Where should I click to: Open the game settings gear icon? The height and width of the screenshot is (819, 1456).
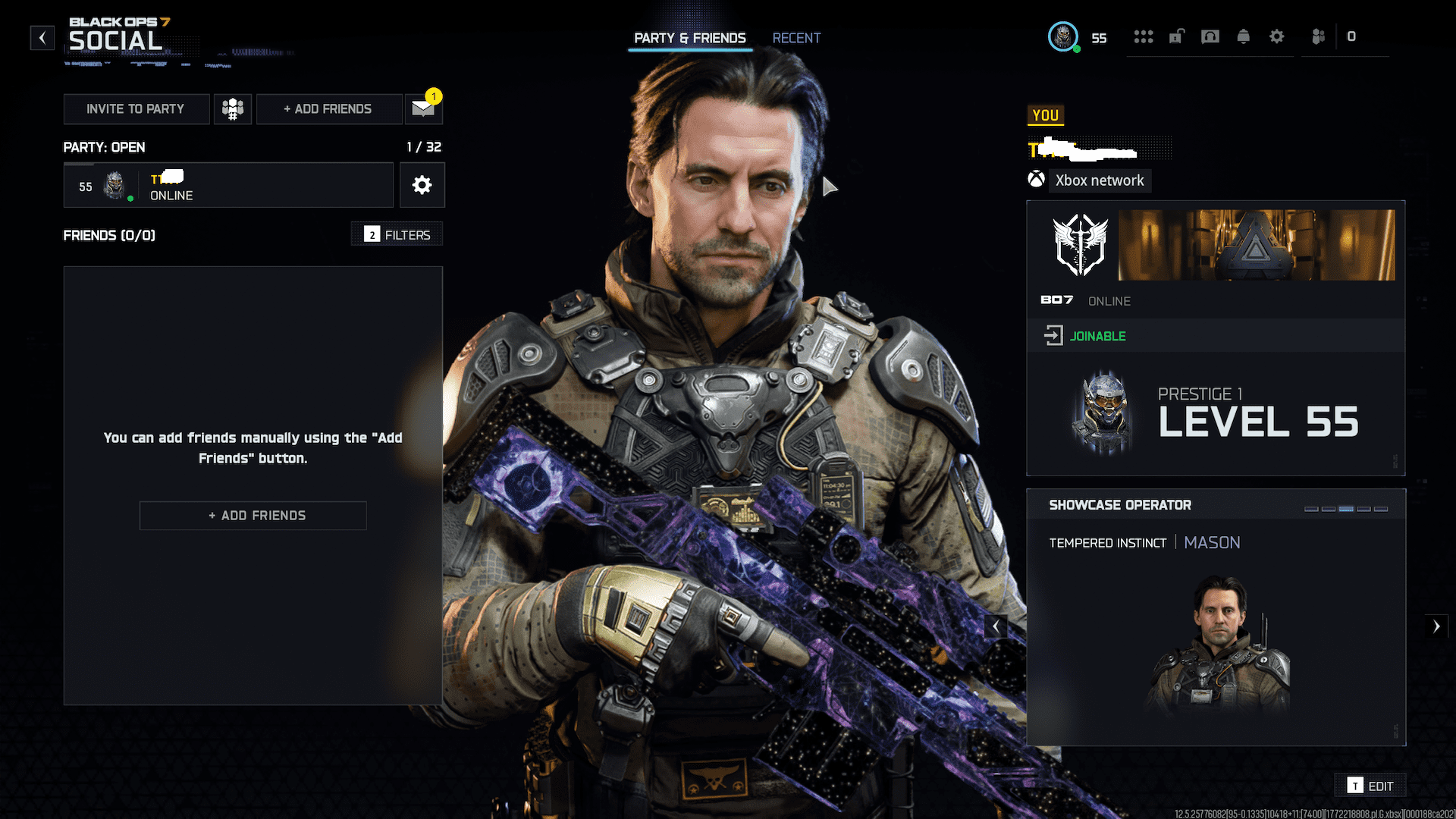click(x=1277, y=37)
